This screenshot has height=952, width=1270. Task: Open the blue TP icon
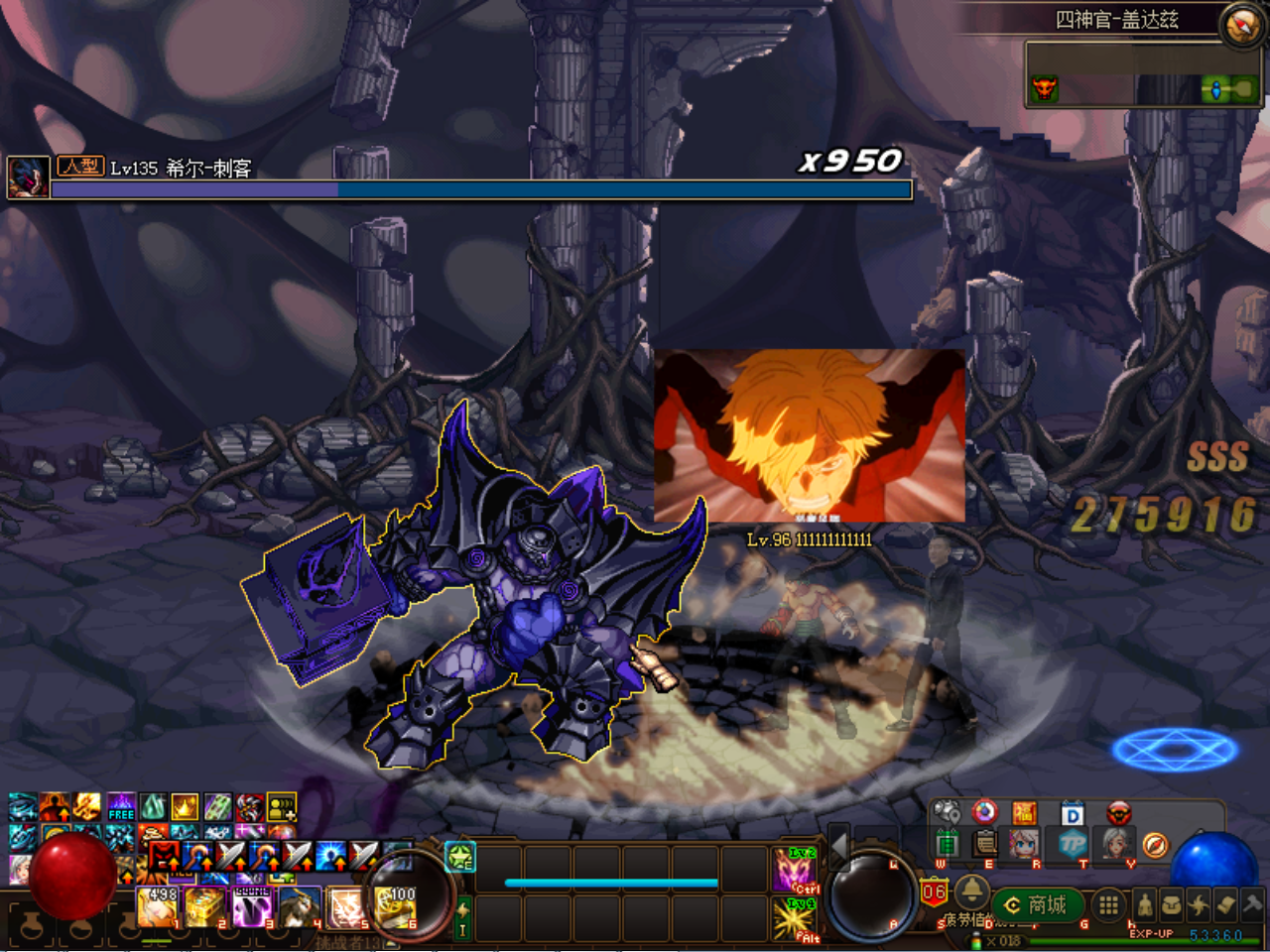pos(1073,845)
